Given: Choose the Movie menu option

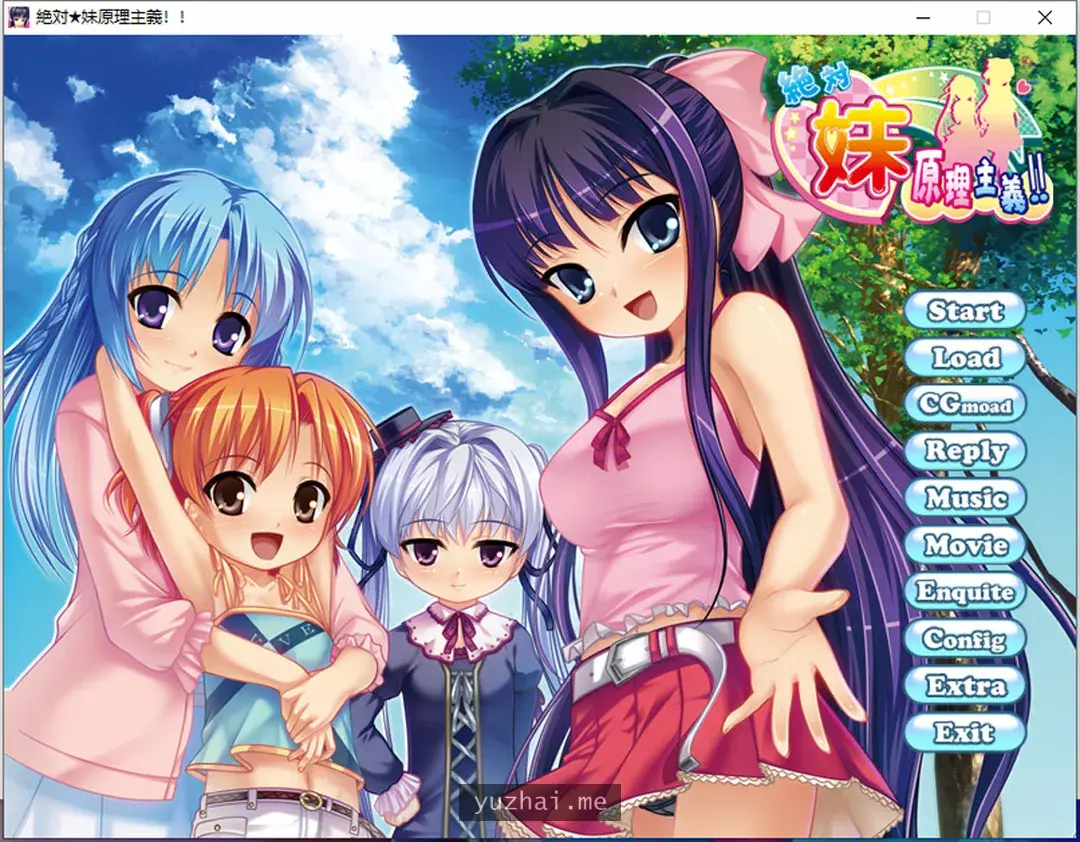Looking at the screenshot, I should tap(965, 545).
